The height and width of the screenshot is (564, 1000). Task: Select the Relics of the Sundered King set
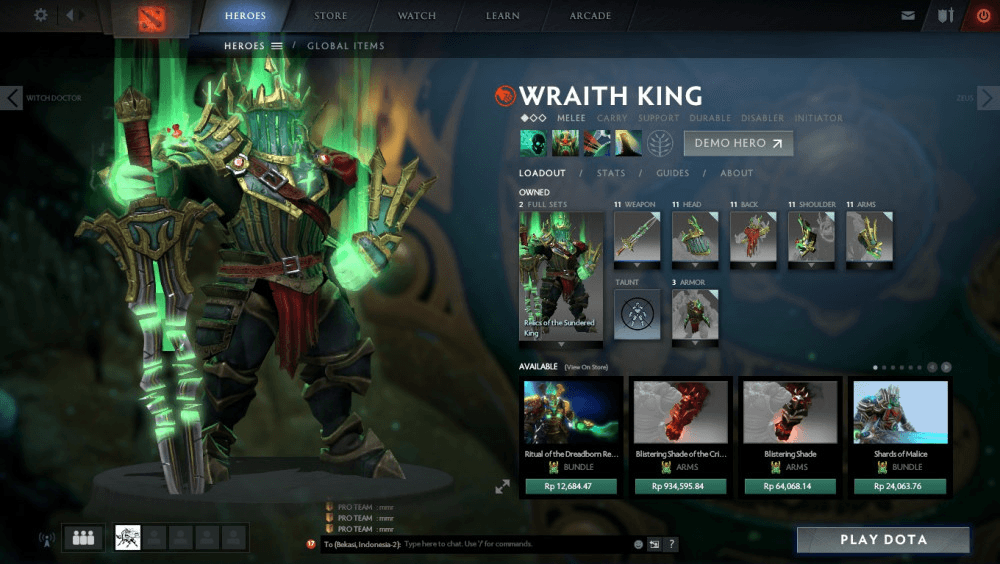point(560,275)
